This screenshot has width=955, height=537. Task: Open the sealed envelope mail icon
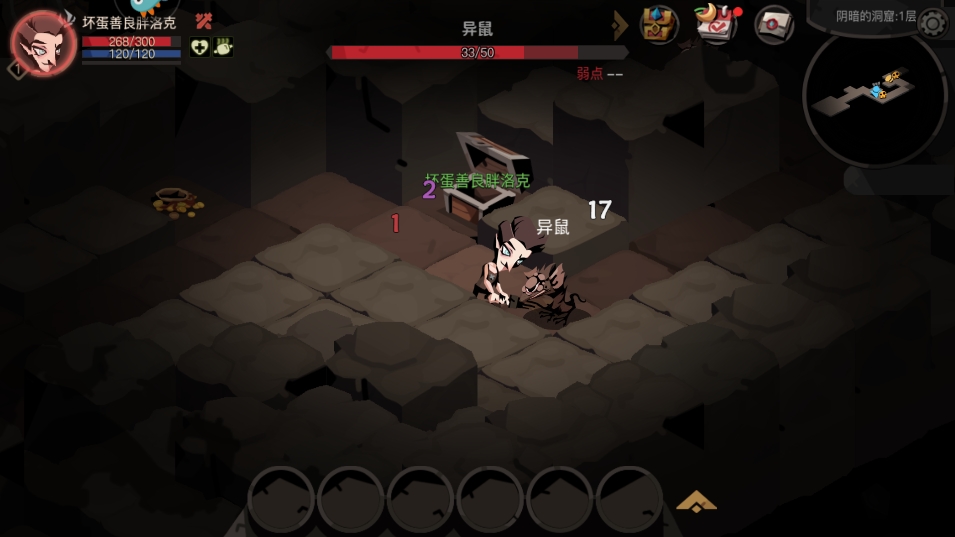coord(773,24)
